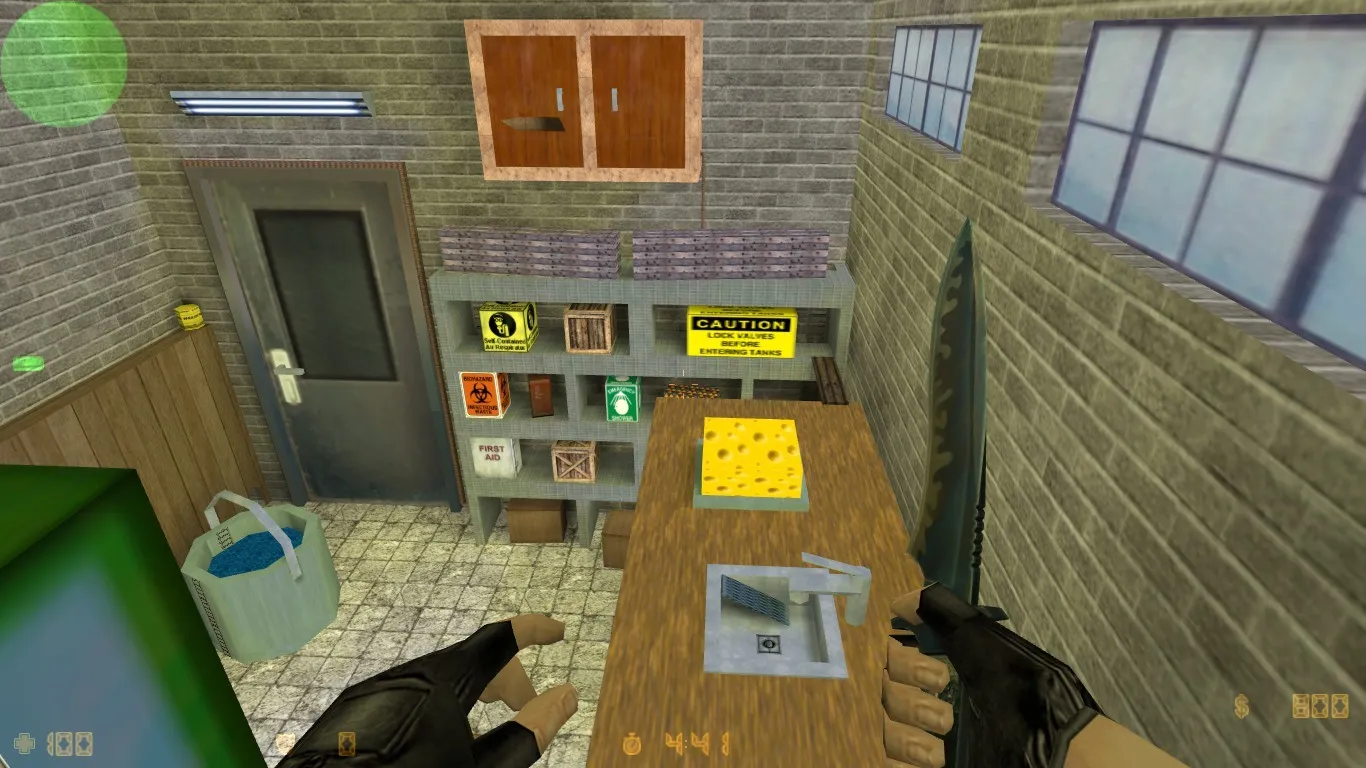Click the ammo clip icon beside the health counter

345,745
